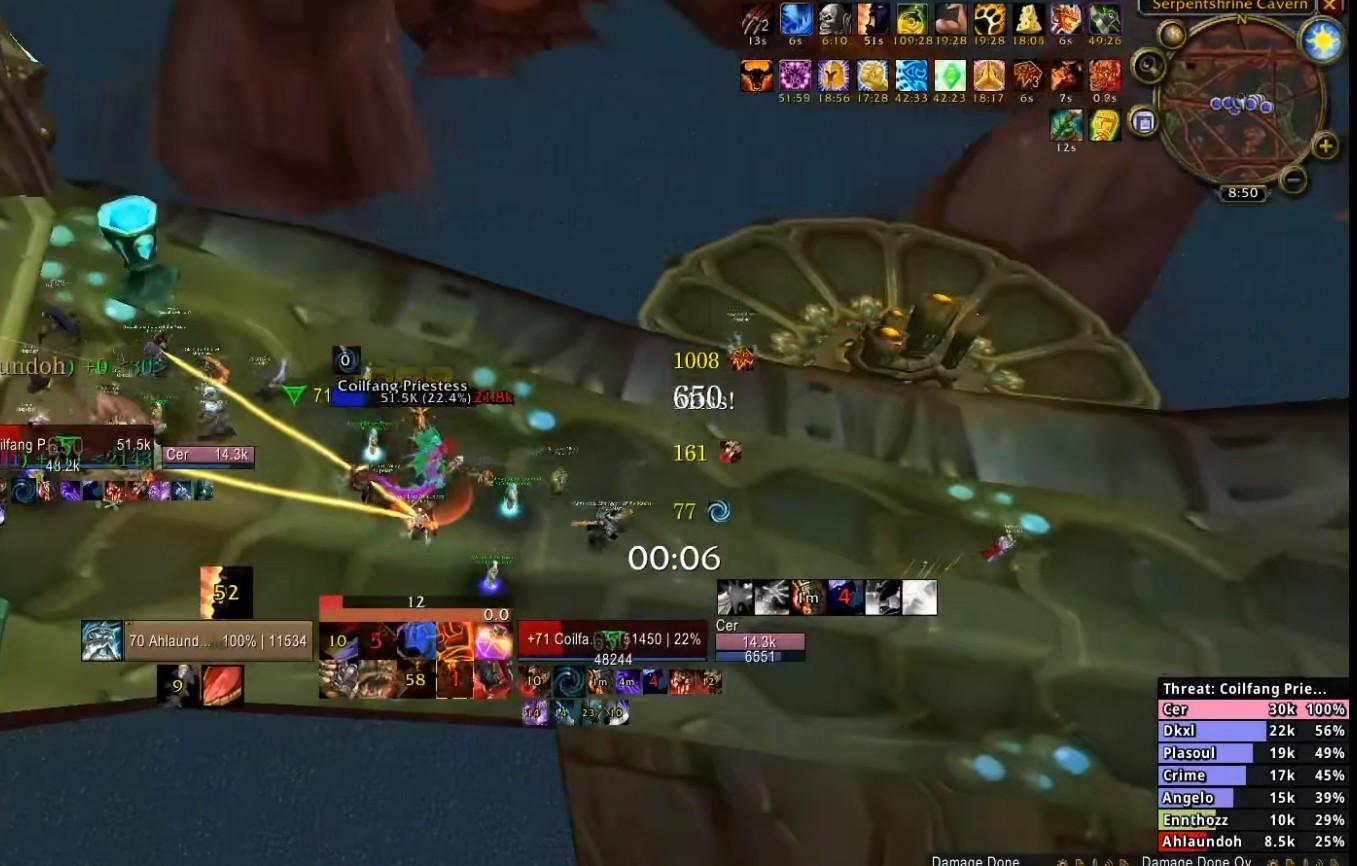This screenshot has height=866, width=1357.
Task: Click the blue swirl debuff under the target frame
Action: click(570, 682)
